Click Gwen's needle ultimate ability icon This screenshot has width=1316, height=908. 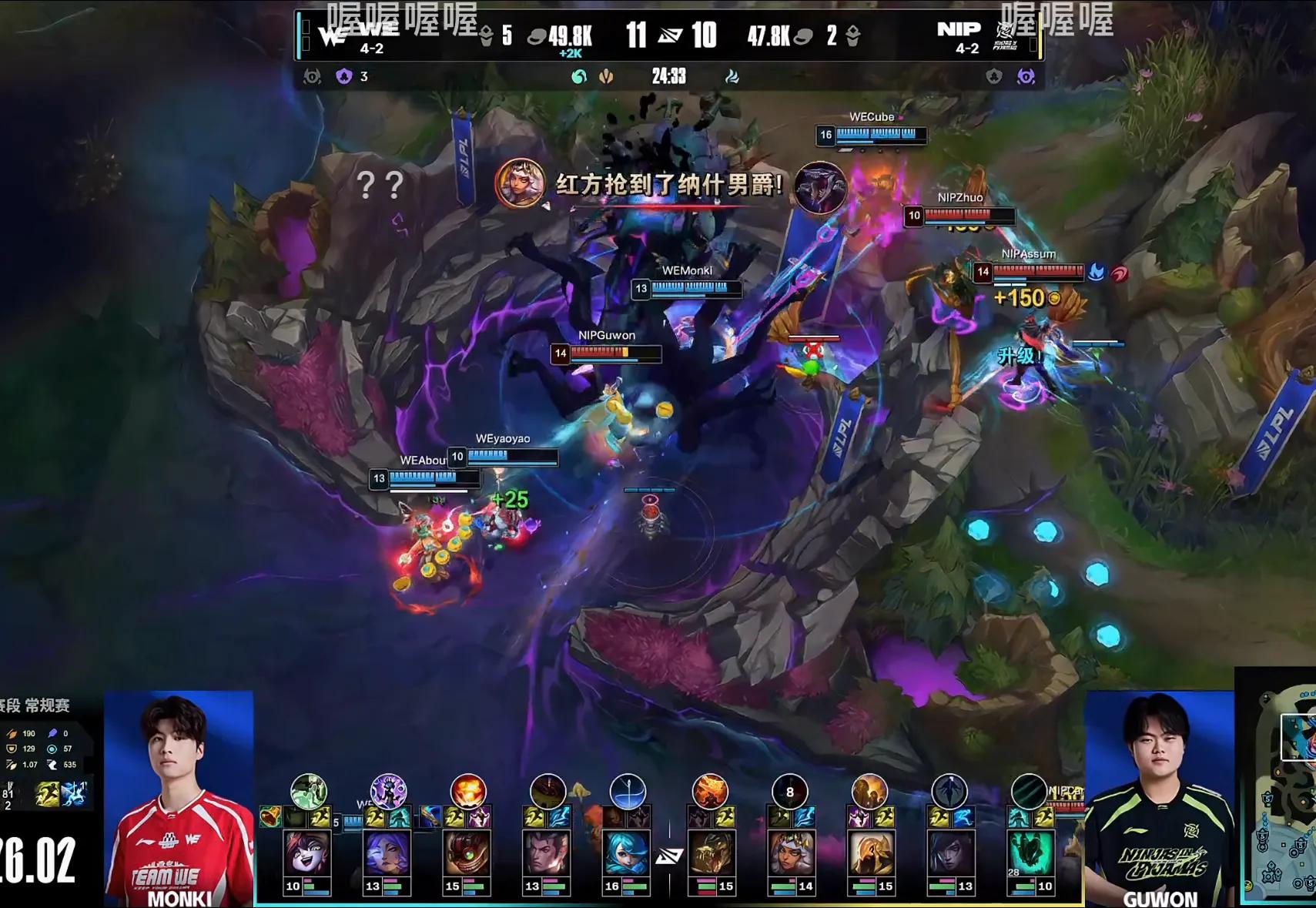pyautogui.click(x=628, y=791)
